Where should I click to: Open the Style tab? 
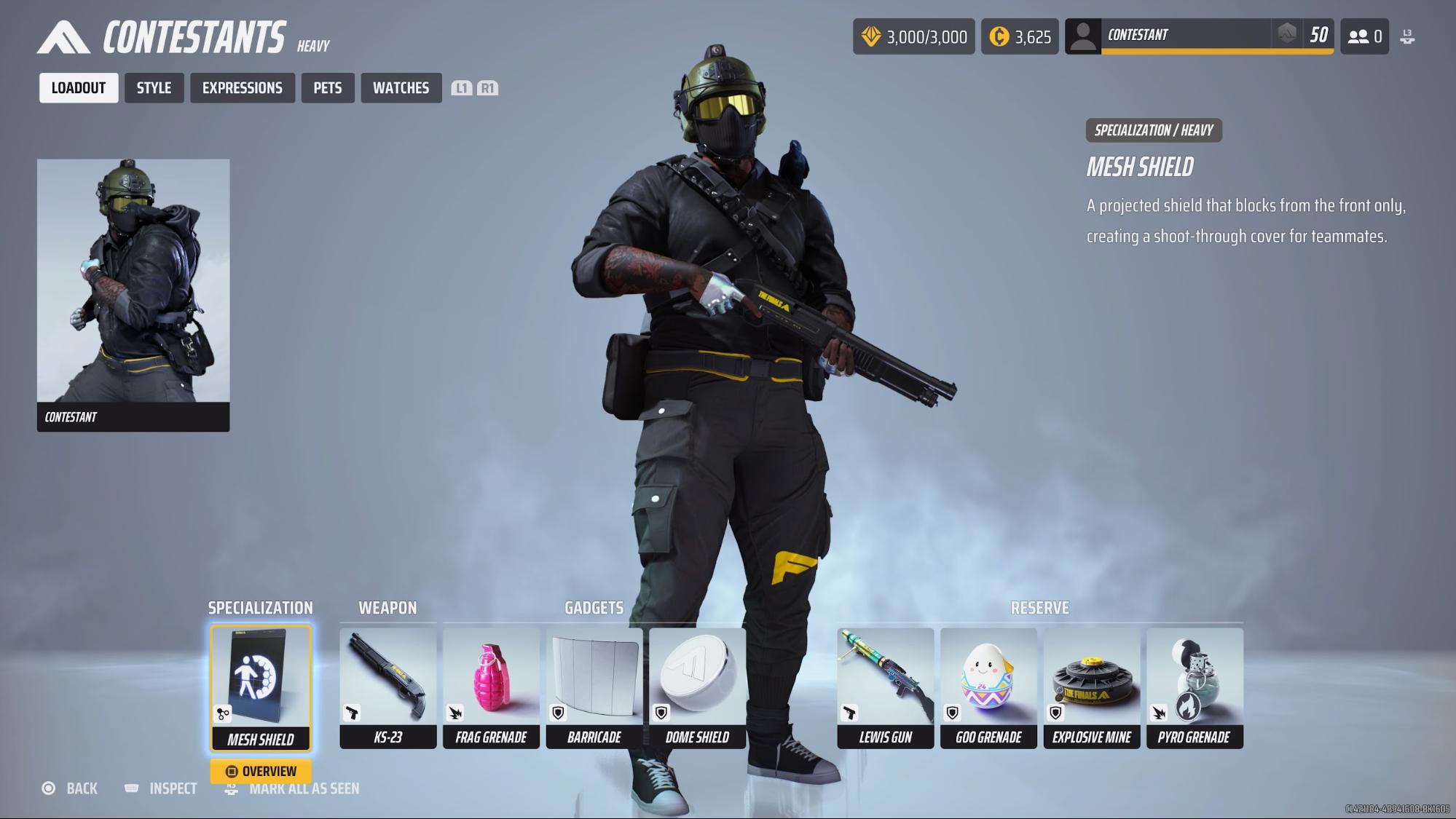(x=154, y=88)
